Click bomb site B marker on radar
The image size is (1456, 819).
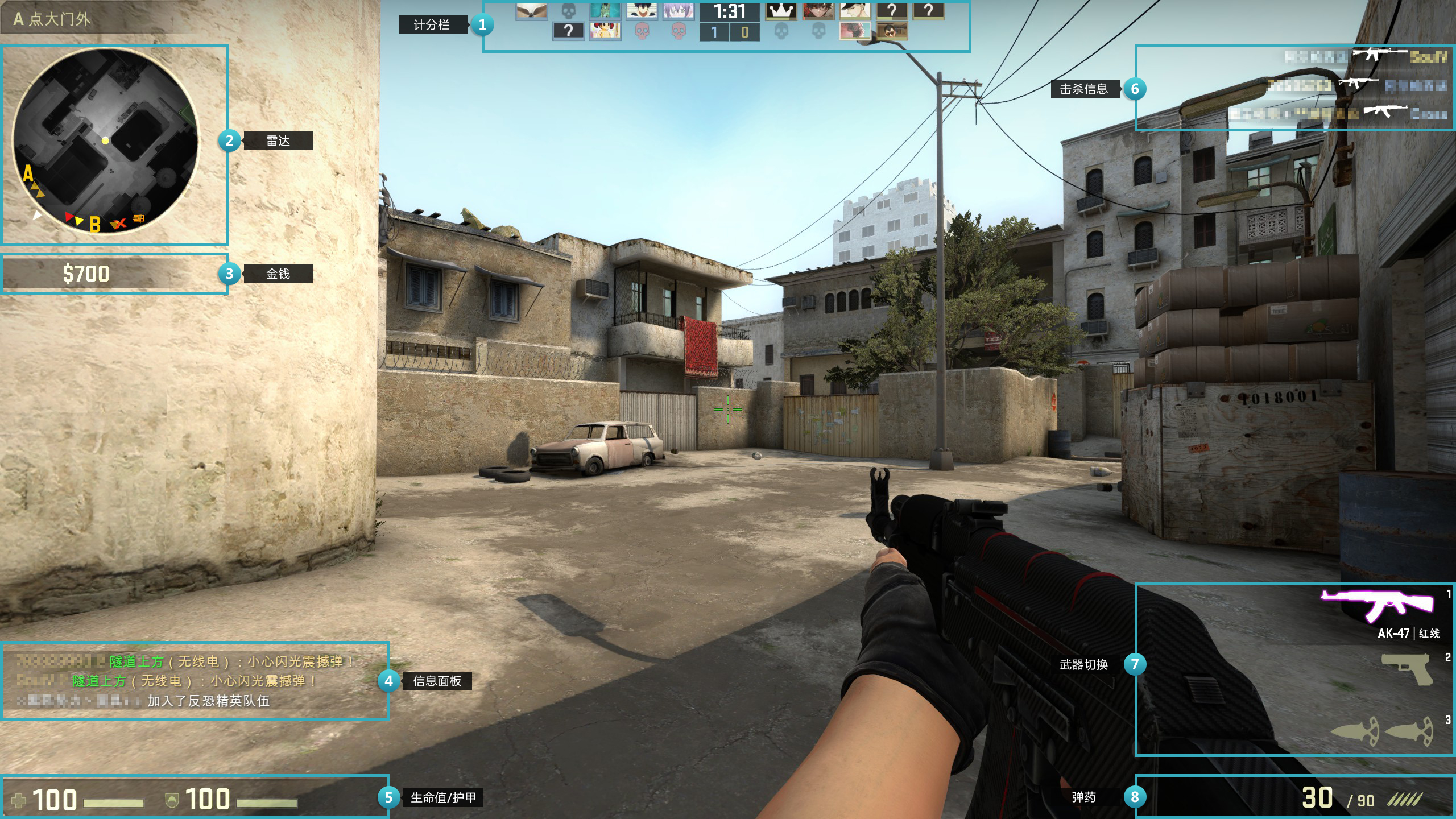[95, 225]
